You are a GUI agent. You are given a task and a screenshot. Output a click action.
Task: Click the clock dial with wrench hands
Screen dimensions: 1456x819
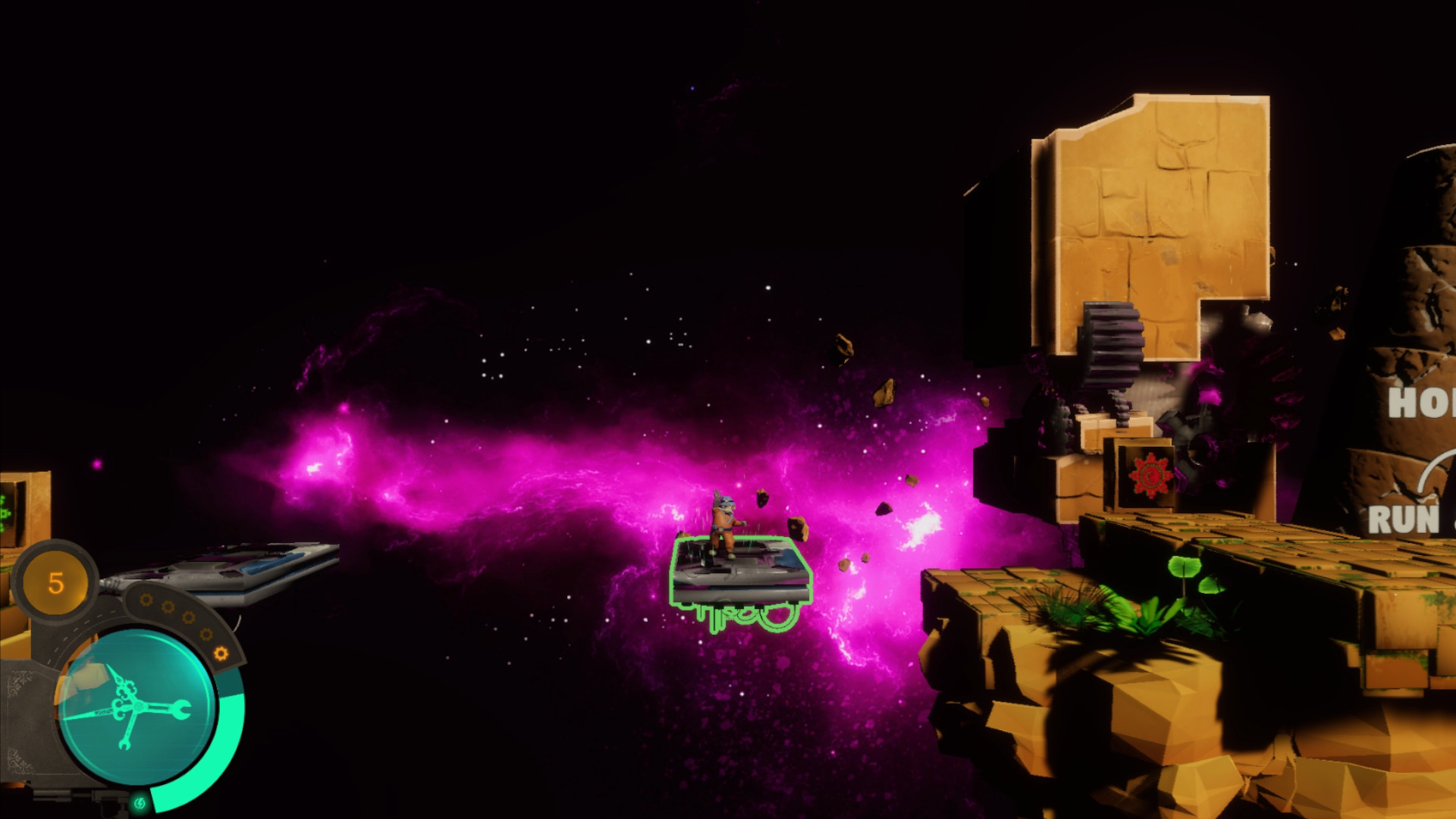click(139, 707)
